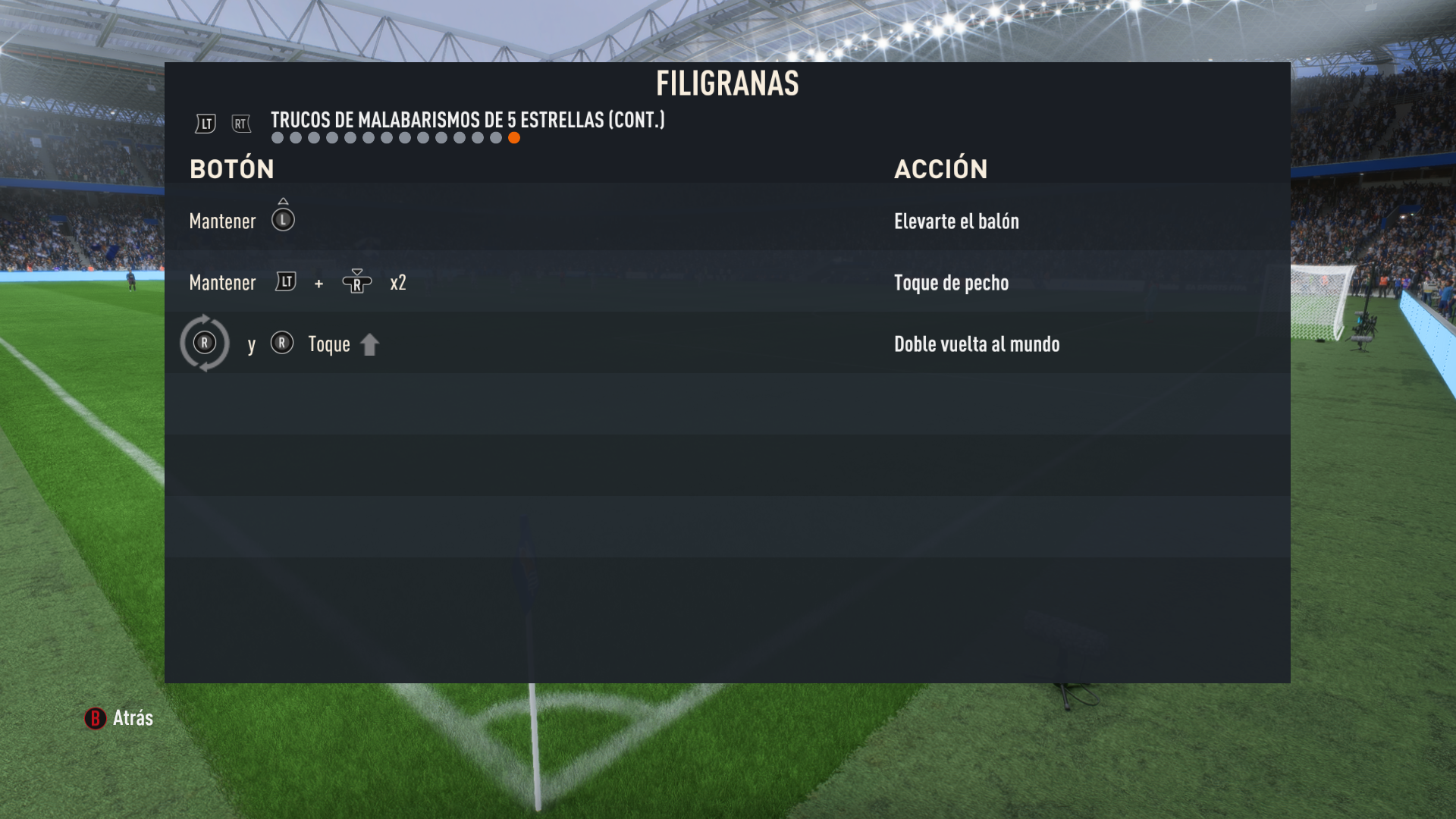The image size is (1456, 819).
Task: Click the BOTÓN column header
Action: 232,168
